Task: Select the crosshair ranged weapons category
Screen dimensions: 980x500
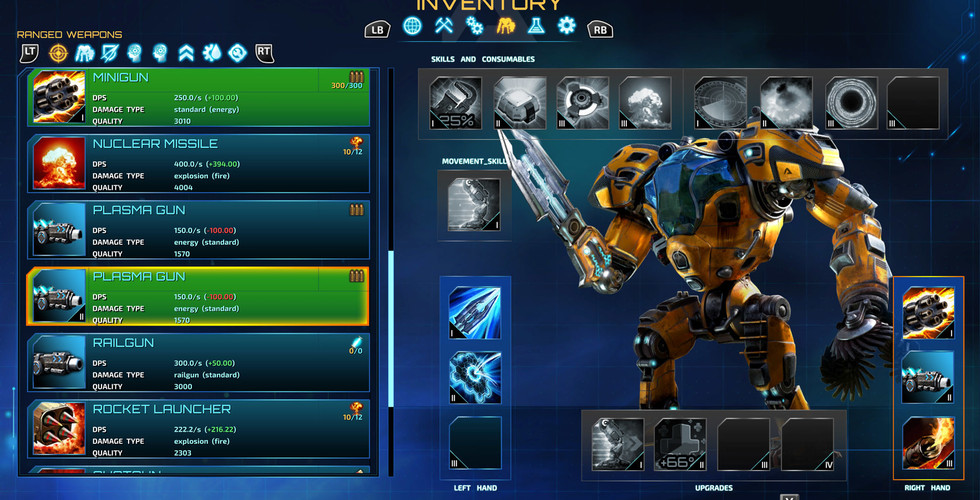Action: pyautogui.click(x=59, y=52)
